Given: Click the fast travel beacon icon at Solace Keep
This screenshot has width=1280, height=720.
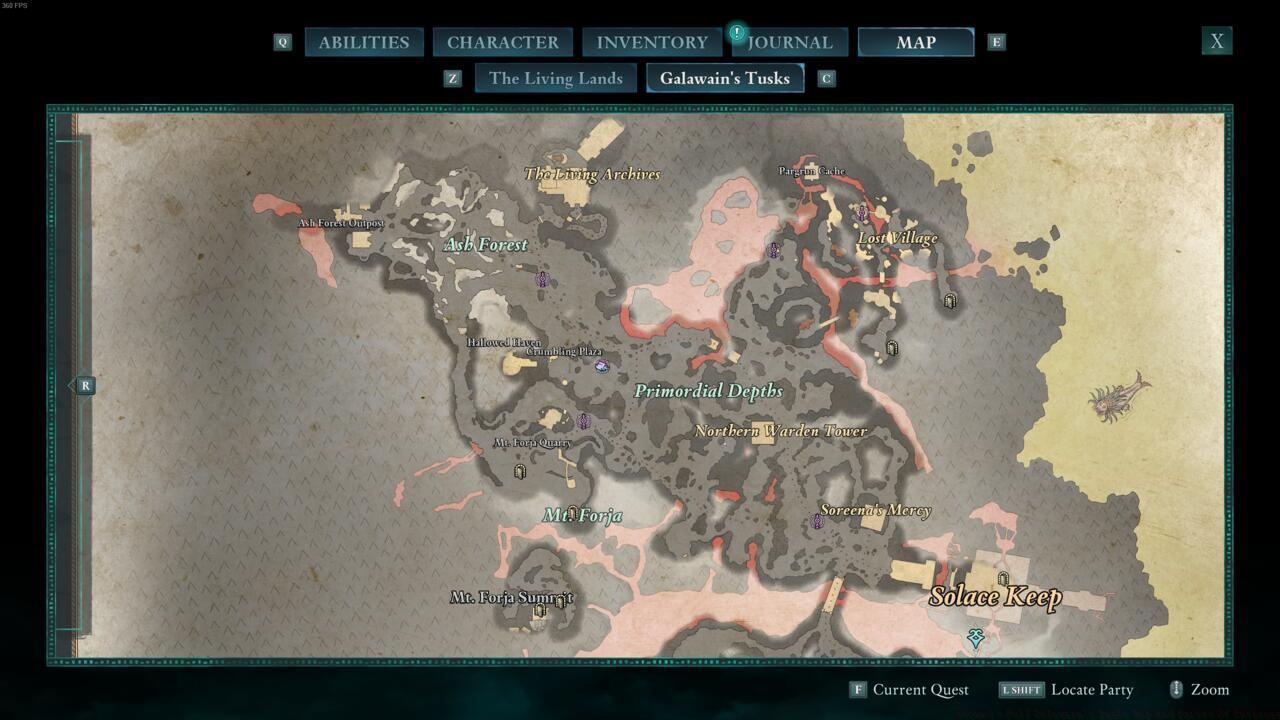Looking at the screenshot, I should tap(1001, 577).
